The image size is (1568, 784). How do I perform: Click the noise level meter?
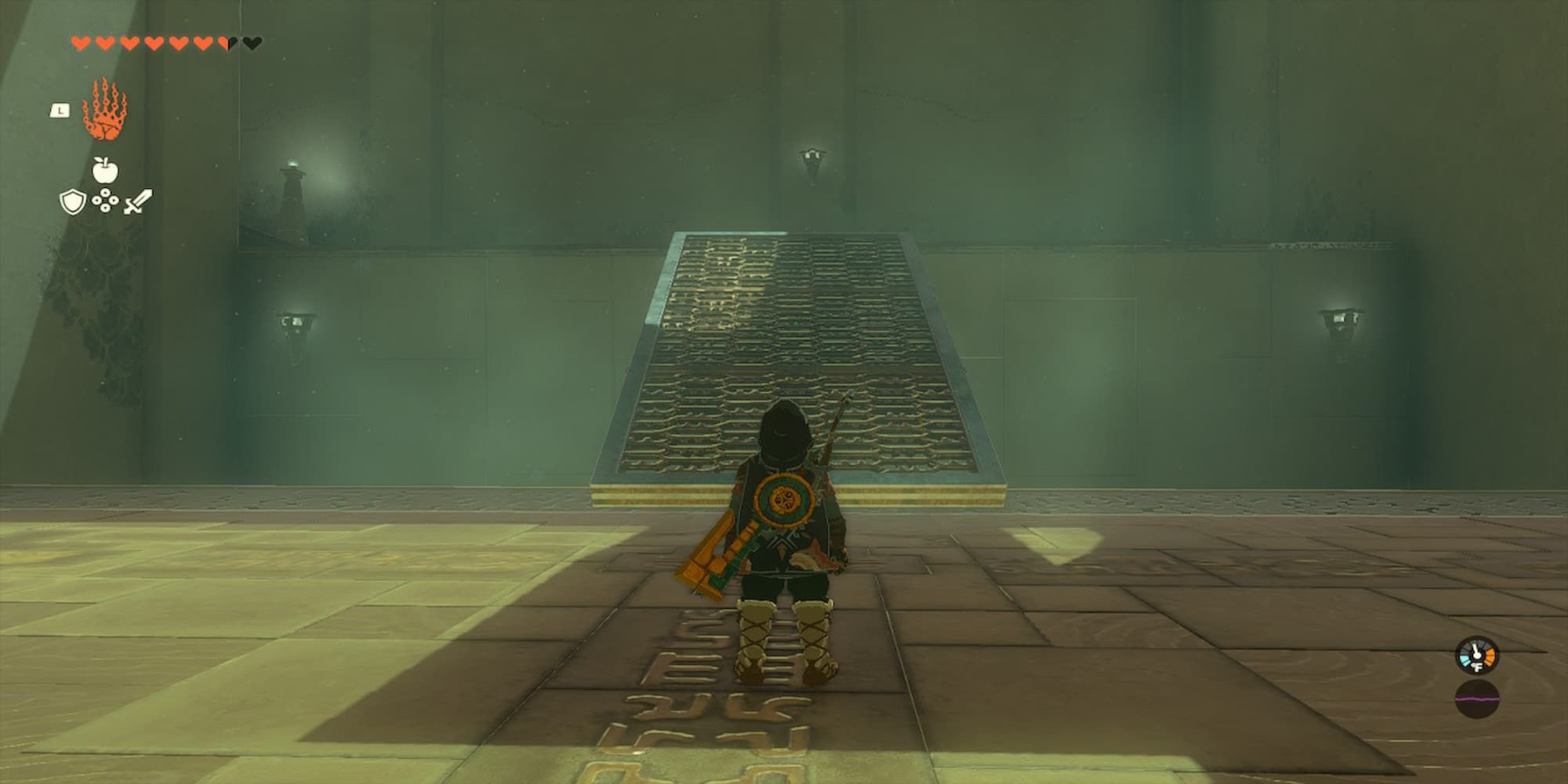1477,699
